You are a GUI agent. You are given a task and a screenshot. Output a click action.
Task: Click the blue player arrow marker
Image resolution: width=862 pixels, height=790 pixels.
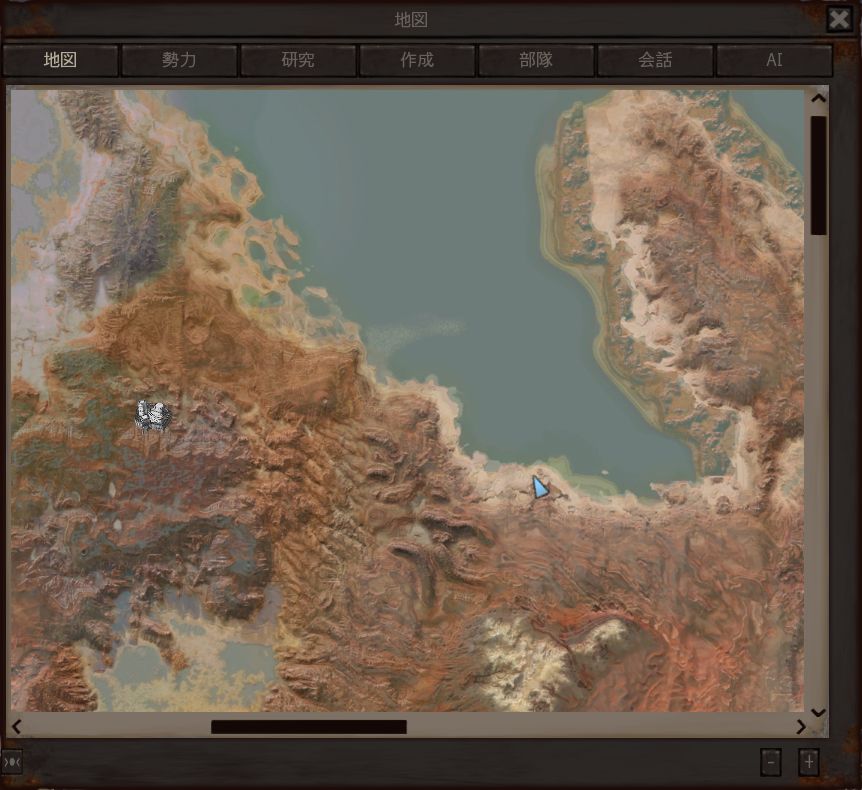click(x=540, y=487)
